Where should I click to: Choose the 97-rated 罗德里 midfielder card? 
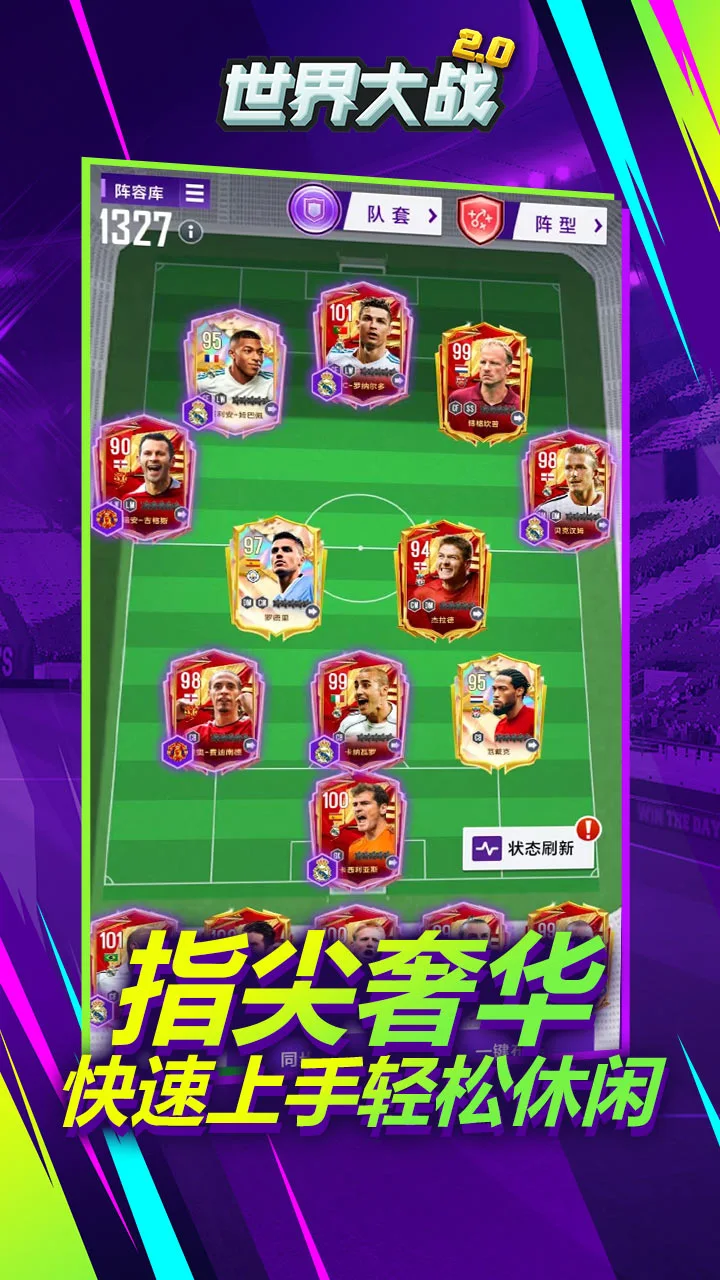pos(278,576)
